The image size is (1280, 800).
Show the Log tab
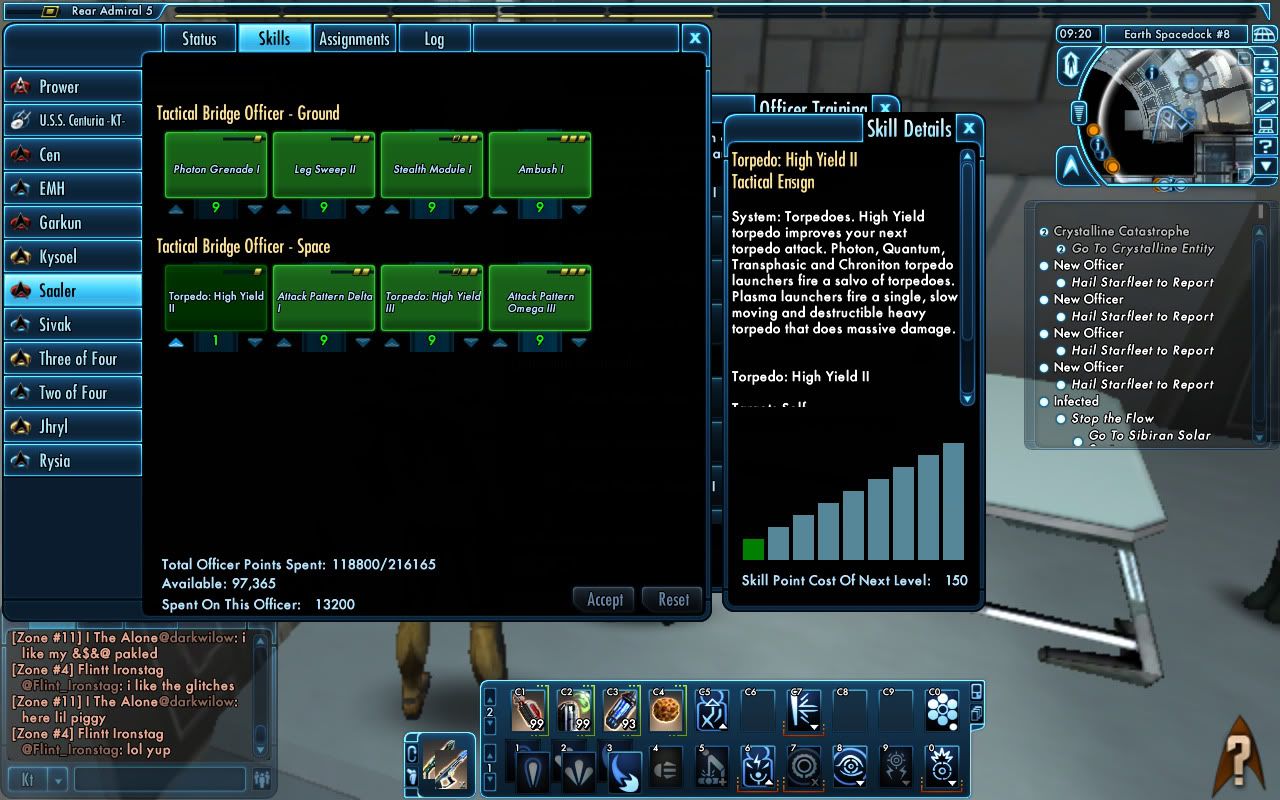pos(433,39)
